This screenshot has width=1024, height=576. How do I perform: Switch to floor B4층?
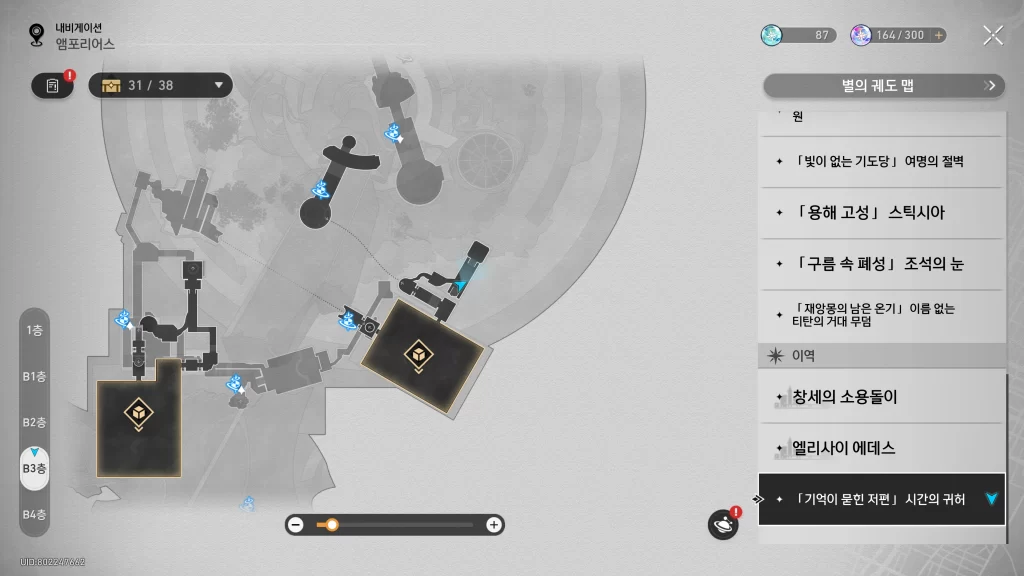pyautogui.click(x=34, y=514)
